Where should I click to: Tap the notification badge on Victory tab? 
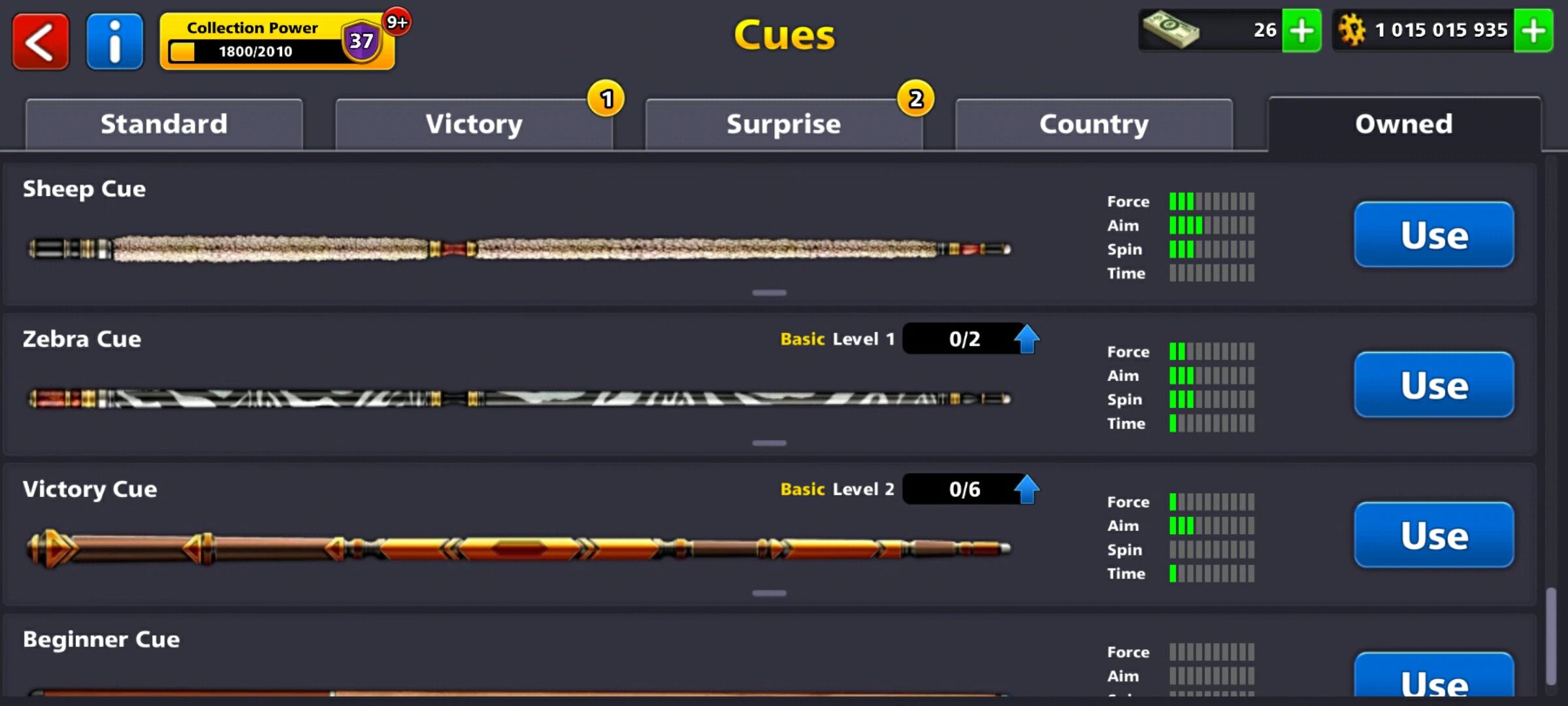[606, 99]
